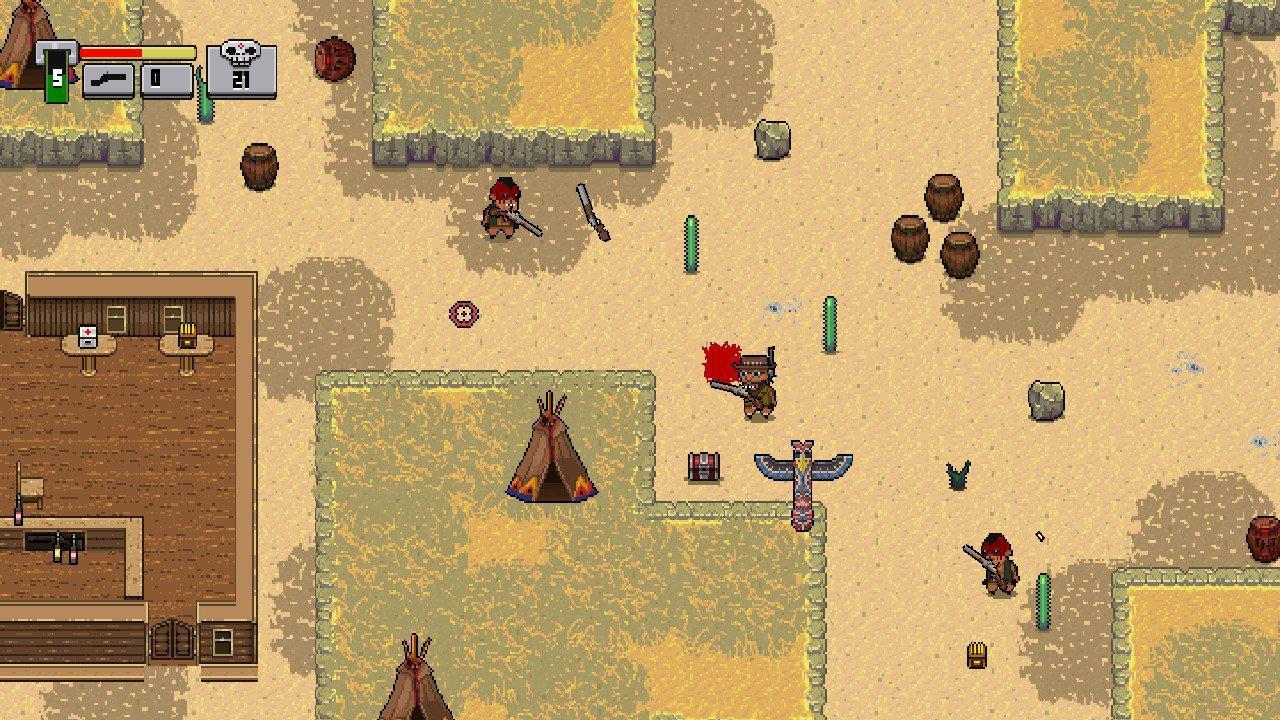Click the green ammo clip showing 5
The image size is (1280, 720).
[55, 75]
